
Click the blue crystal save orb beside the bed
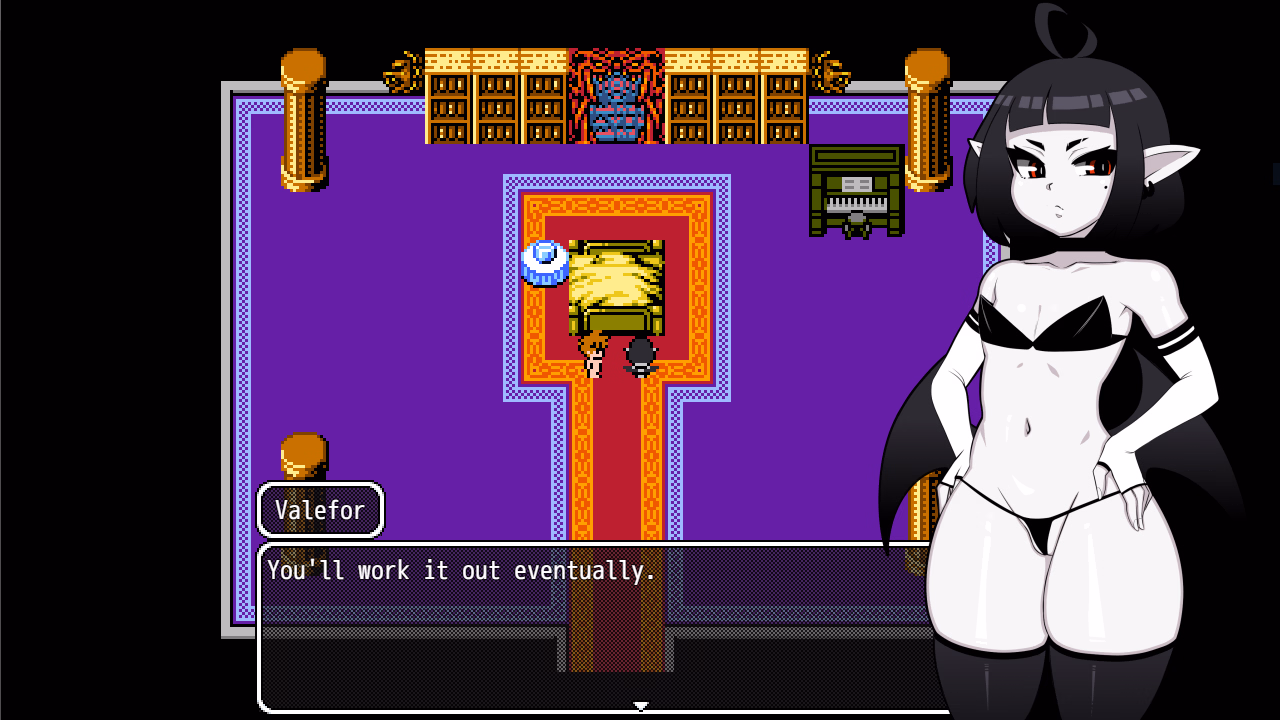pos(543,261)
